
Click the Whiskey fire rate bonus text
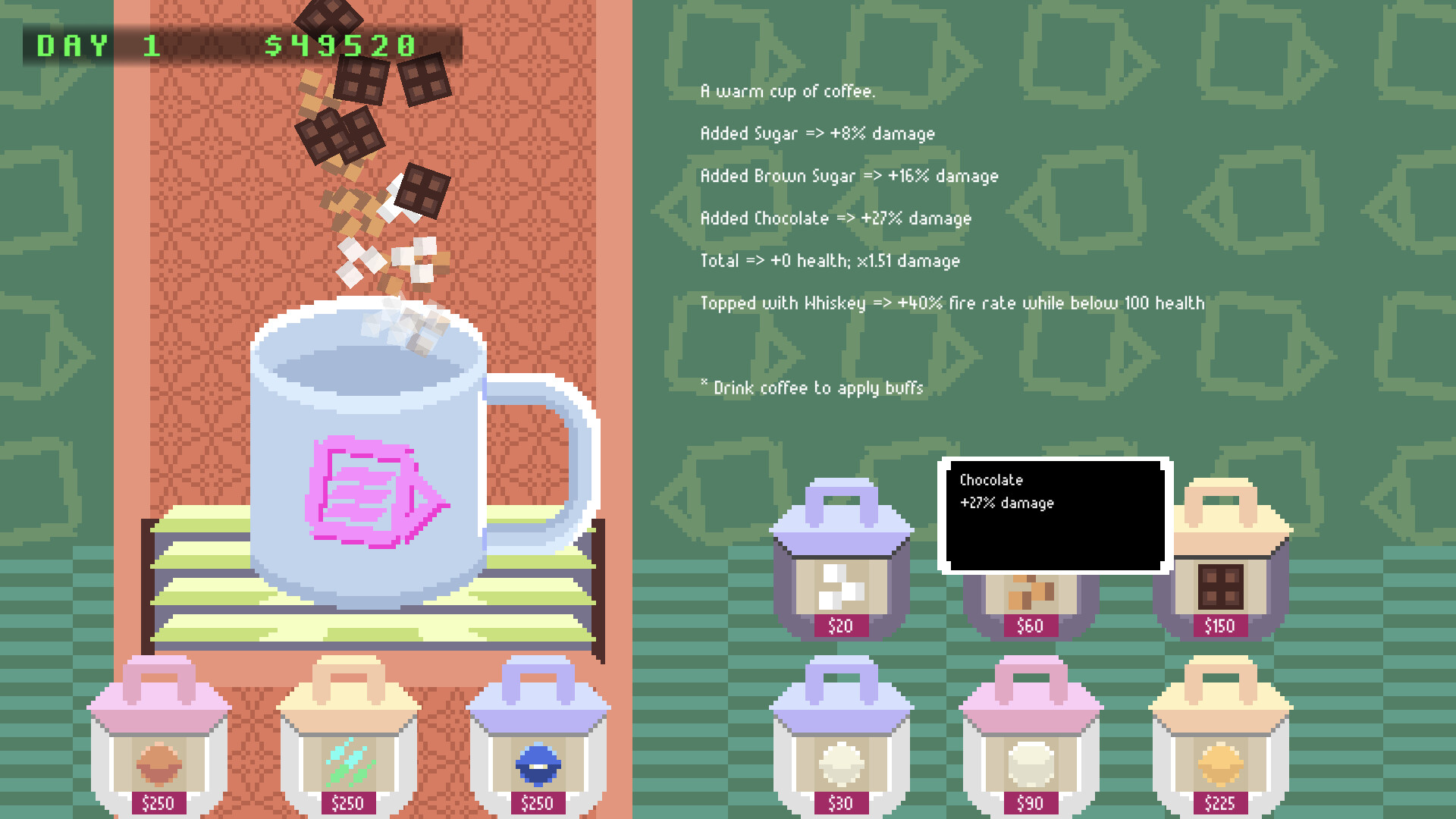pos(952,303)
